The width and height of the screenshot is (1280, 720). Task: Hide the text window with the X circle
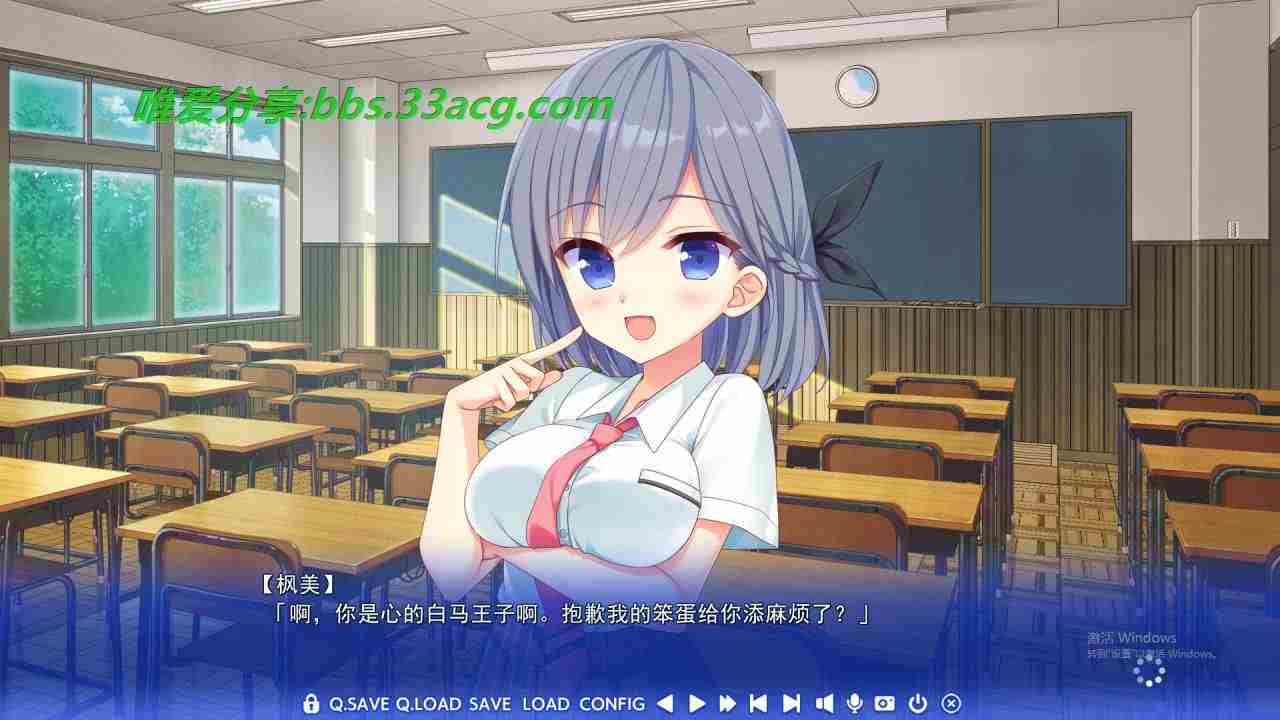[x=951, y=703]
